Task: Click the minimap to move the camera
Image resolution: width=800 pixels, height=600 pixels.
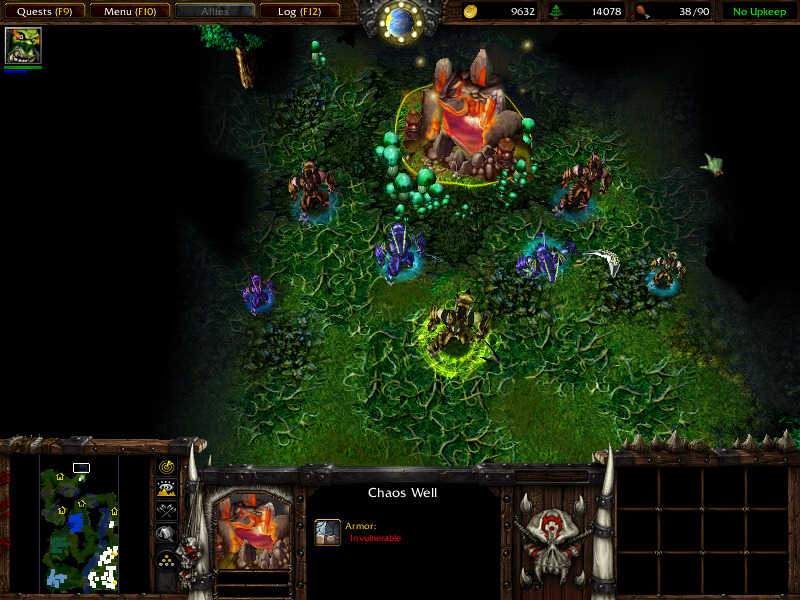Action: point(79,520)
